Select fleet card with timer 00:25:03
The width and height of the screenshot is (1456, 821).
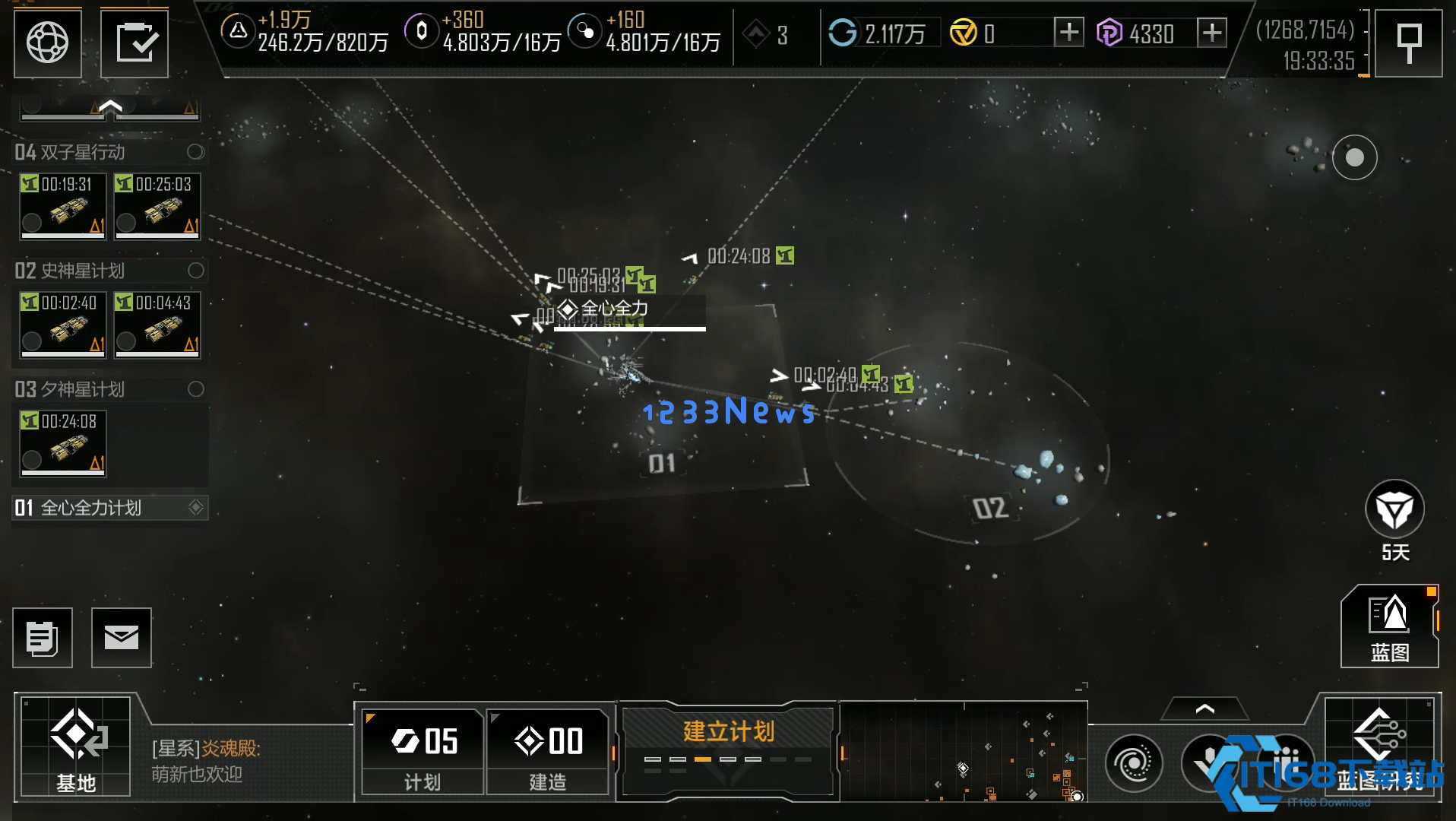(x=157, y=205)
